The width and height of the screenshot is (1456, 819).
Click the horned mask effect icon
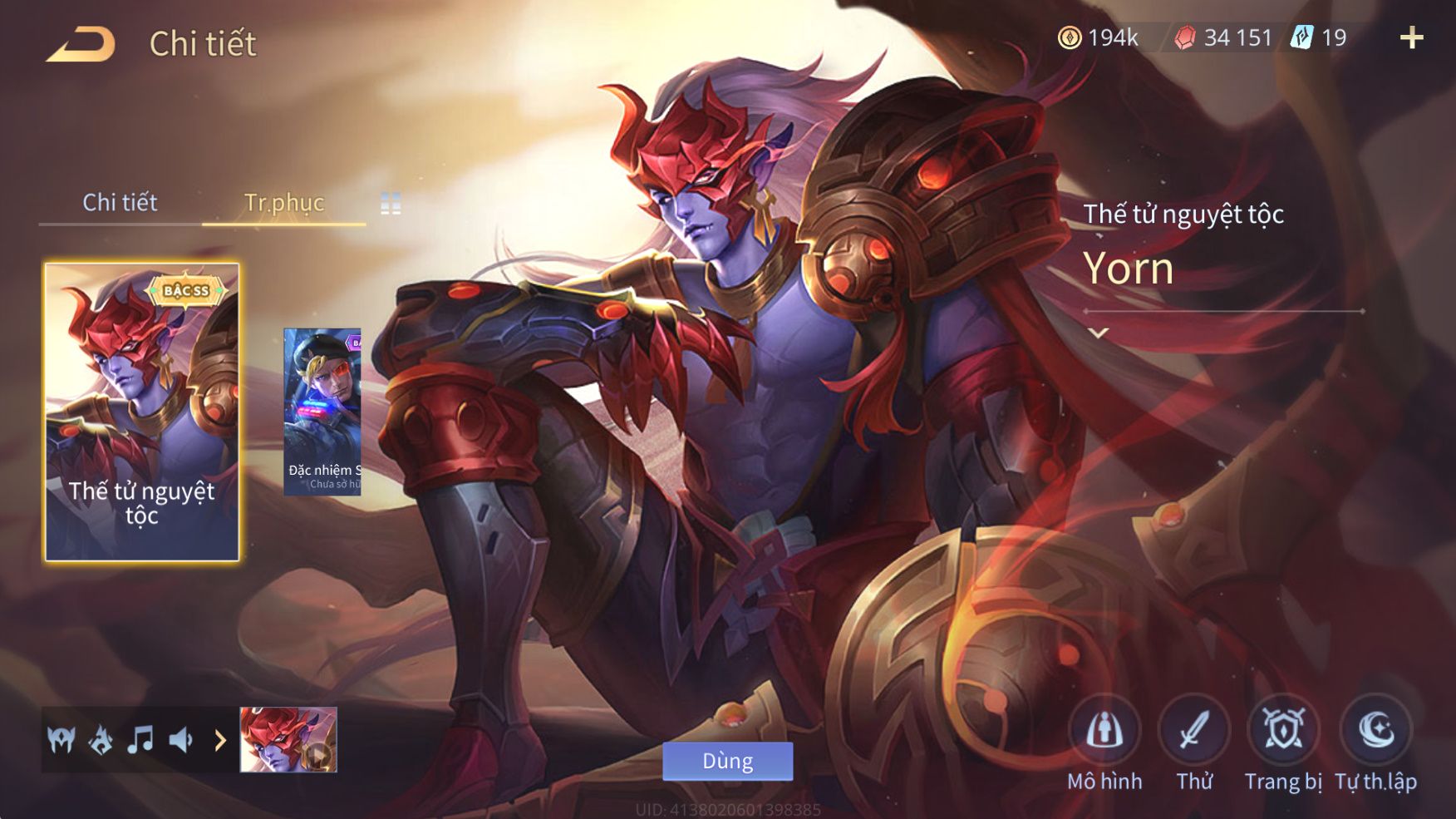61,739
